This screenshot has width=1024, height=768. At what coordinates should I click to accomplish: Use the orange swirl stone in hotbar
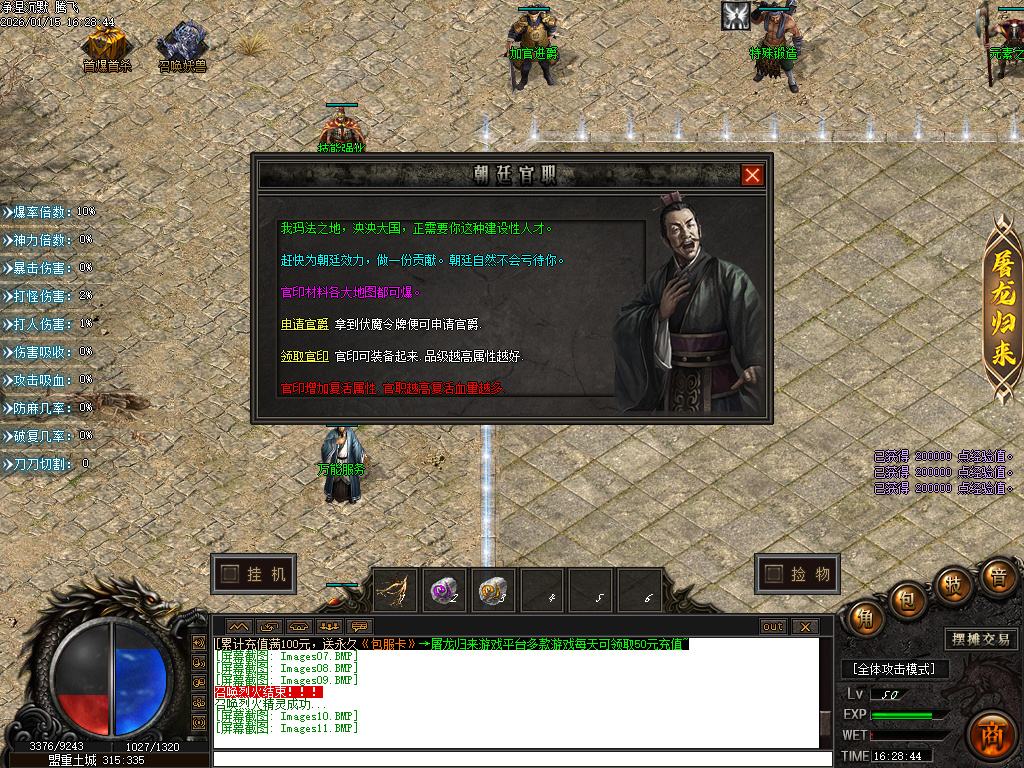point(493,592)
